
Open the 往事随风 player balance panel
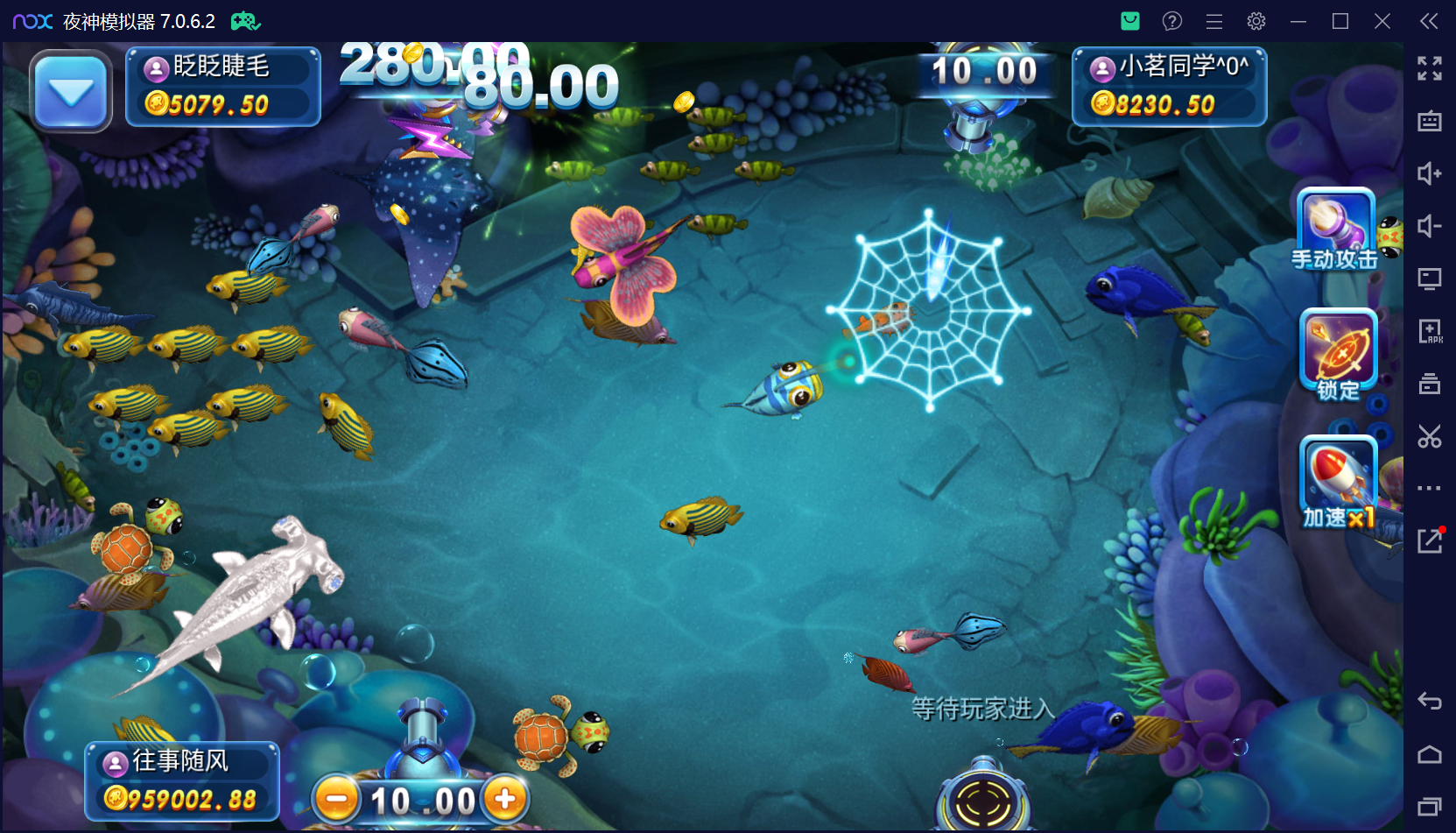[x=182, y=780]
